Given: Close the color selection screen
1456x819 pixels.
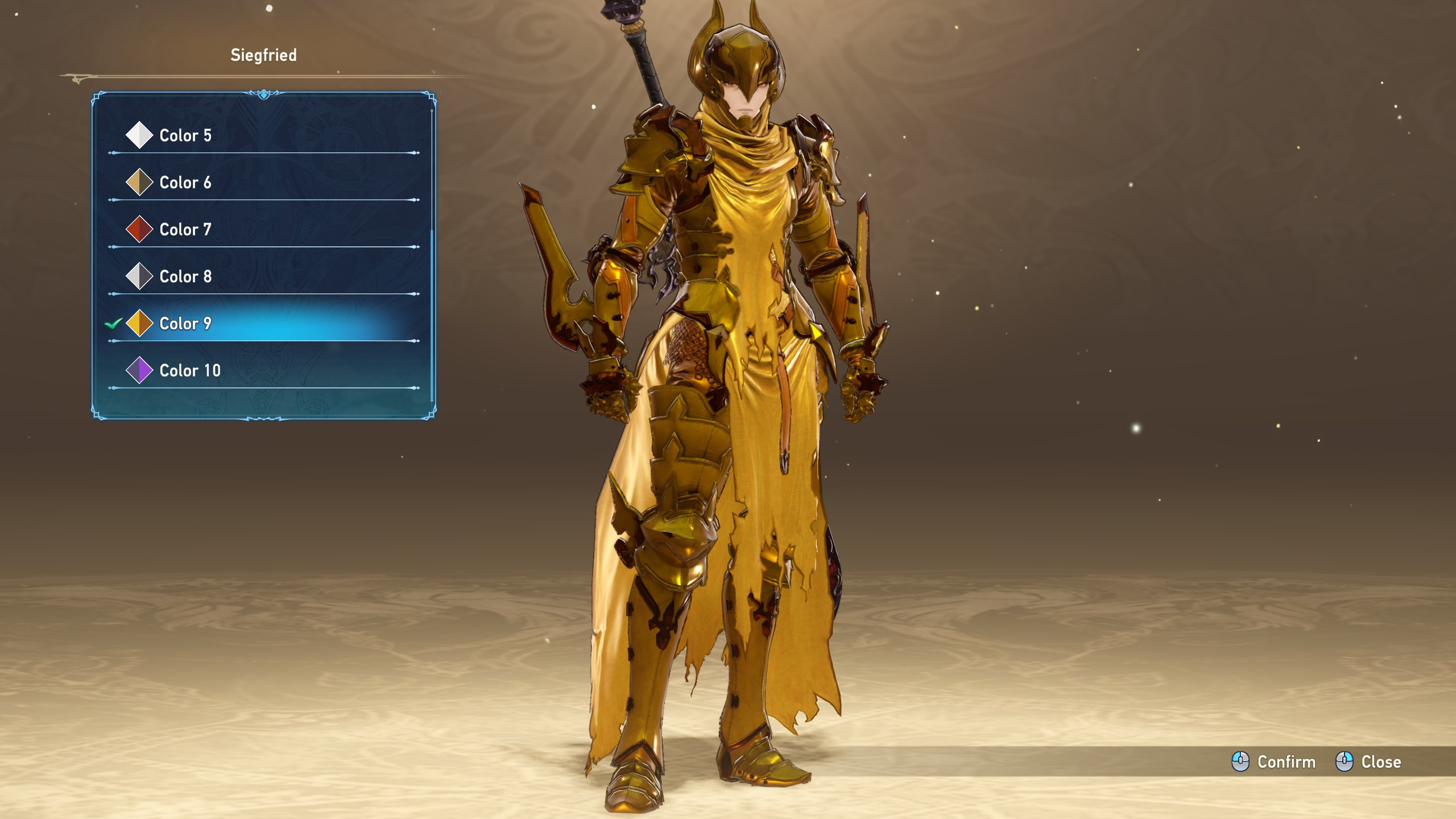Looking at the screenshot, I should click(1368, 762).
